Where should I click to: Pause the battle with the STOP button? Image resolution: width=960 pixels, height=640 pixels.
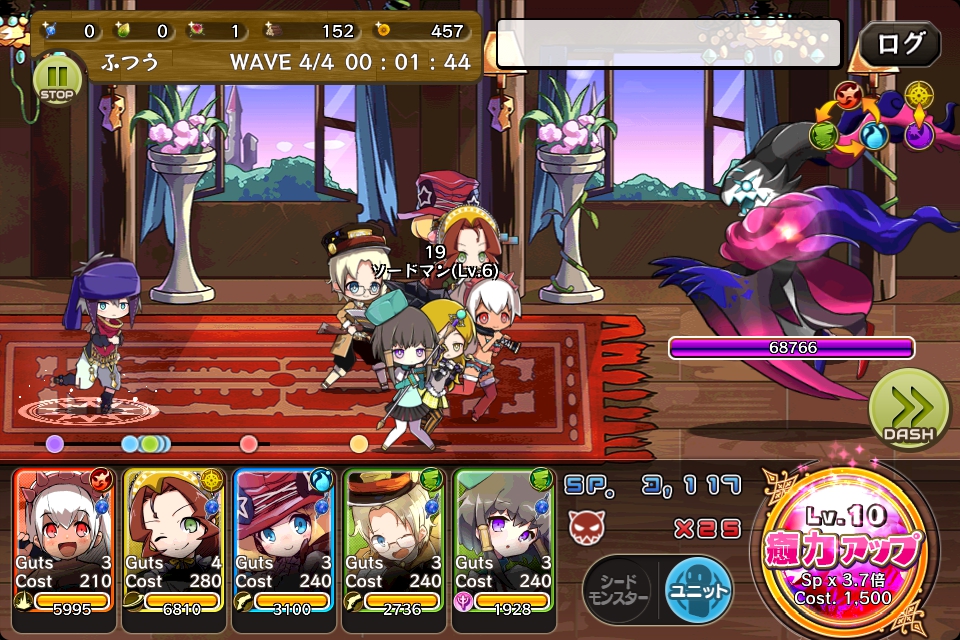pyautogui.click(x=55, y=80)
